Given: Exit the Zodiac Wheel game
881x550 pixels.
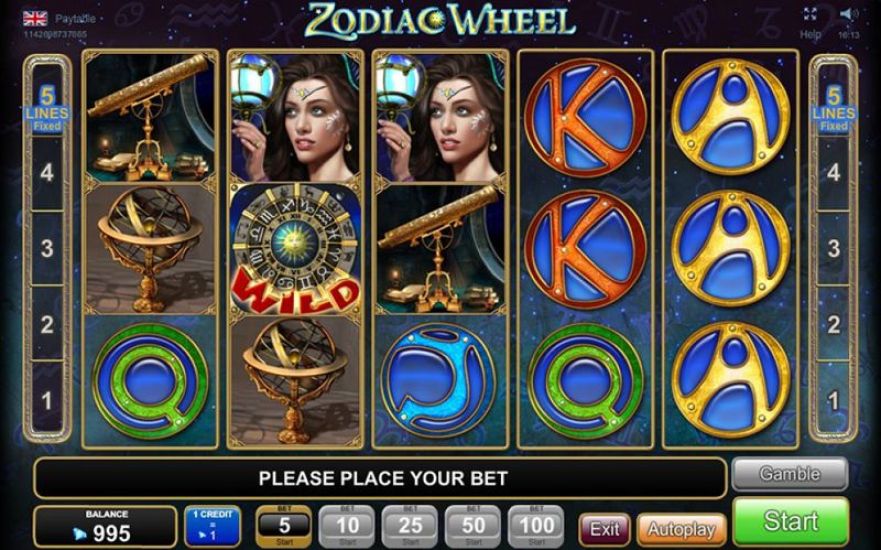Looking at the screenshot, I should click(x=604, y=528).
